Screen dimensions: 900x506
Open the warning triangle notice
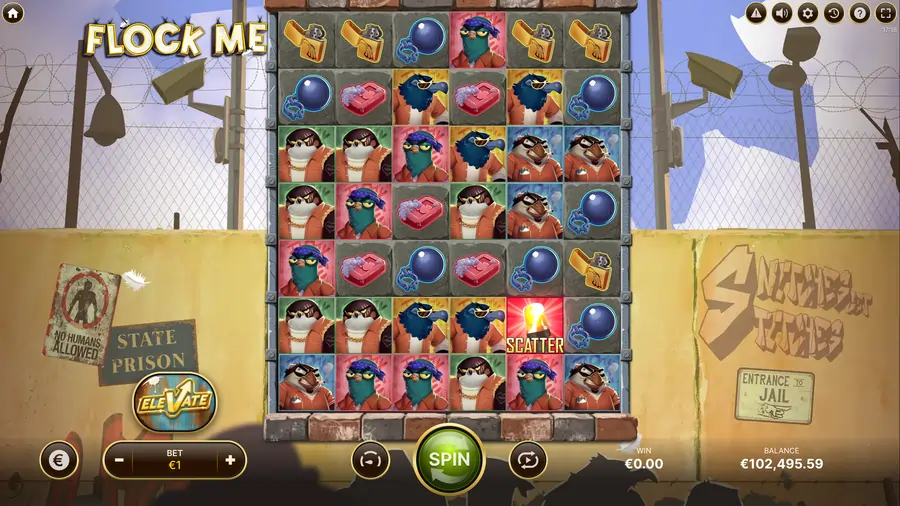[757, 13]
